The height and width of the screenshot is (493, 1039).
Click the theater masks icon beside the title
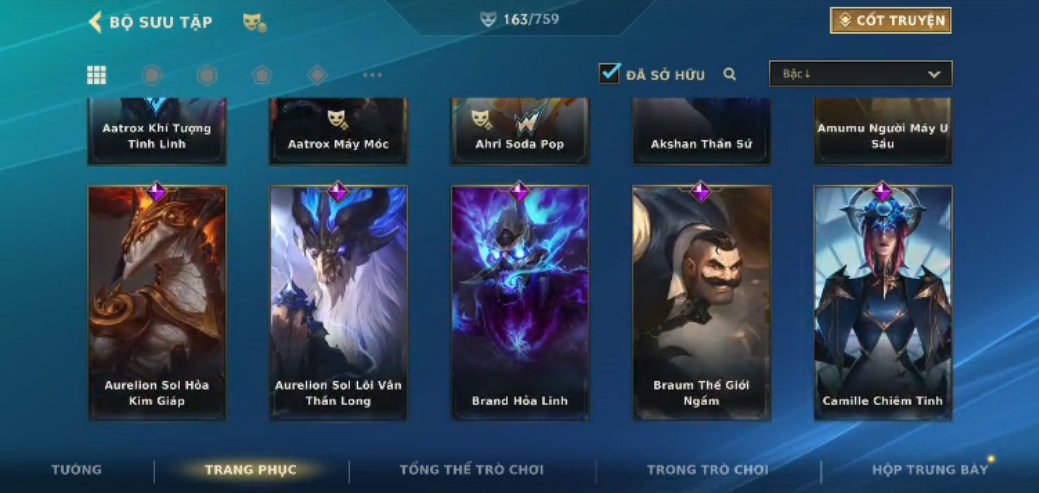[x=254, y=22]
